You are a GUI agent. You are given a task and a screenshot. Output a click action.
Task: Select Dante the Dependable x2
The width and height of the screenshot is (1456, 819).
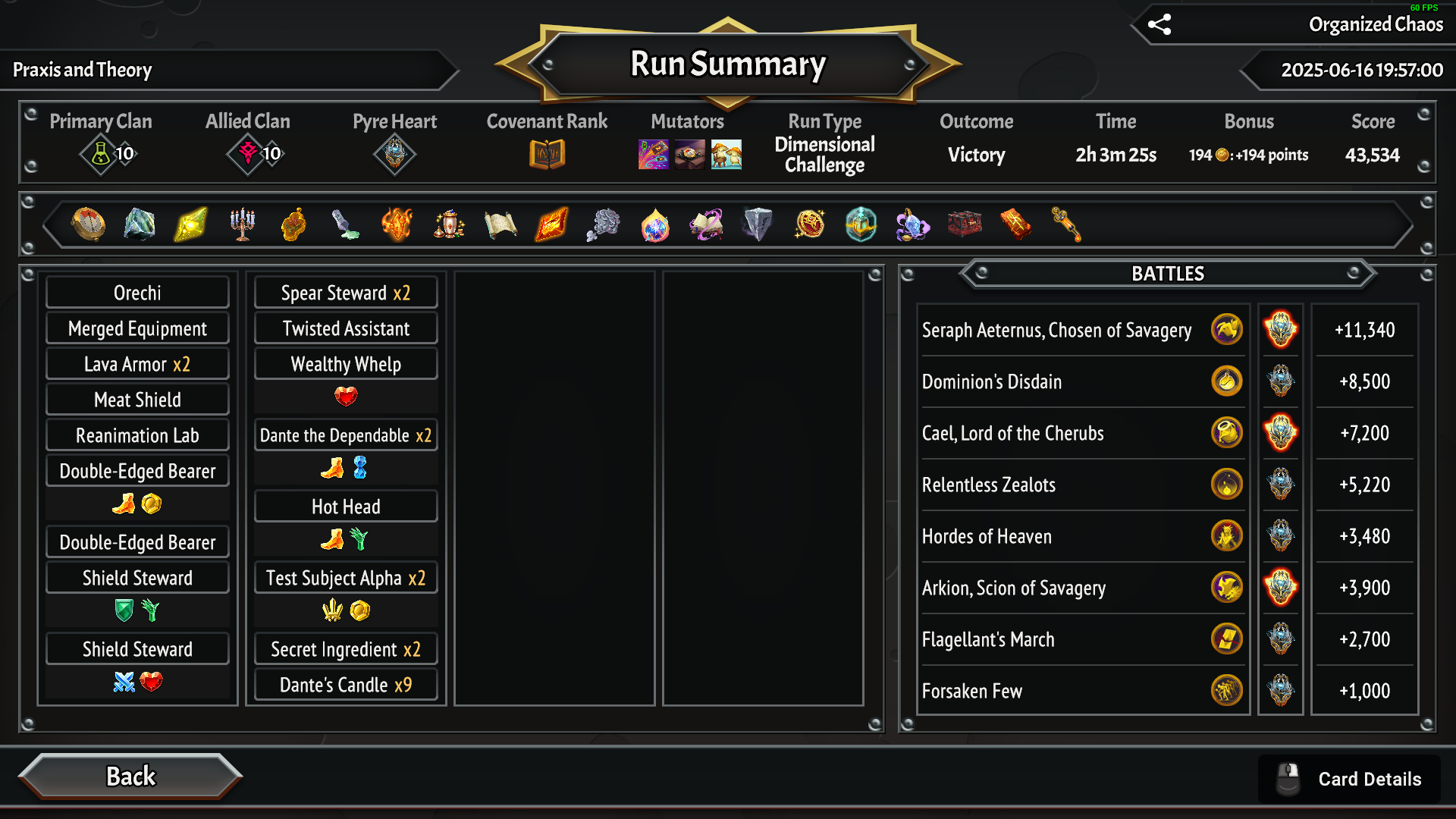coord(346,435)
